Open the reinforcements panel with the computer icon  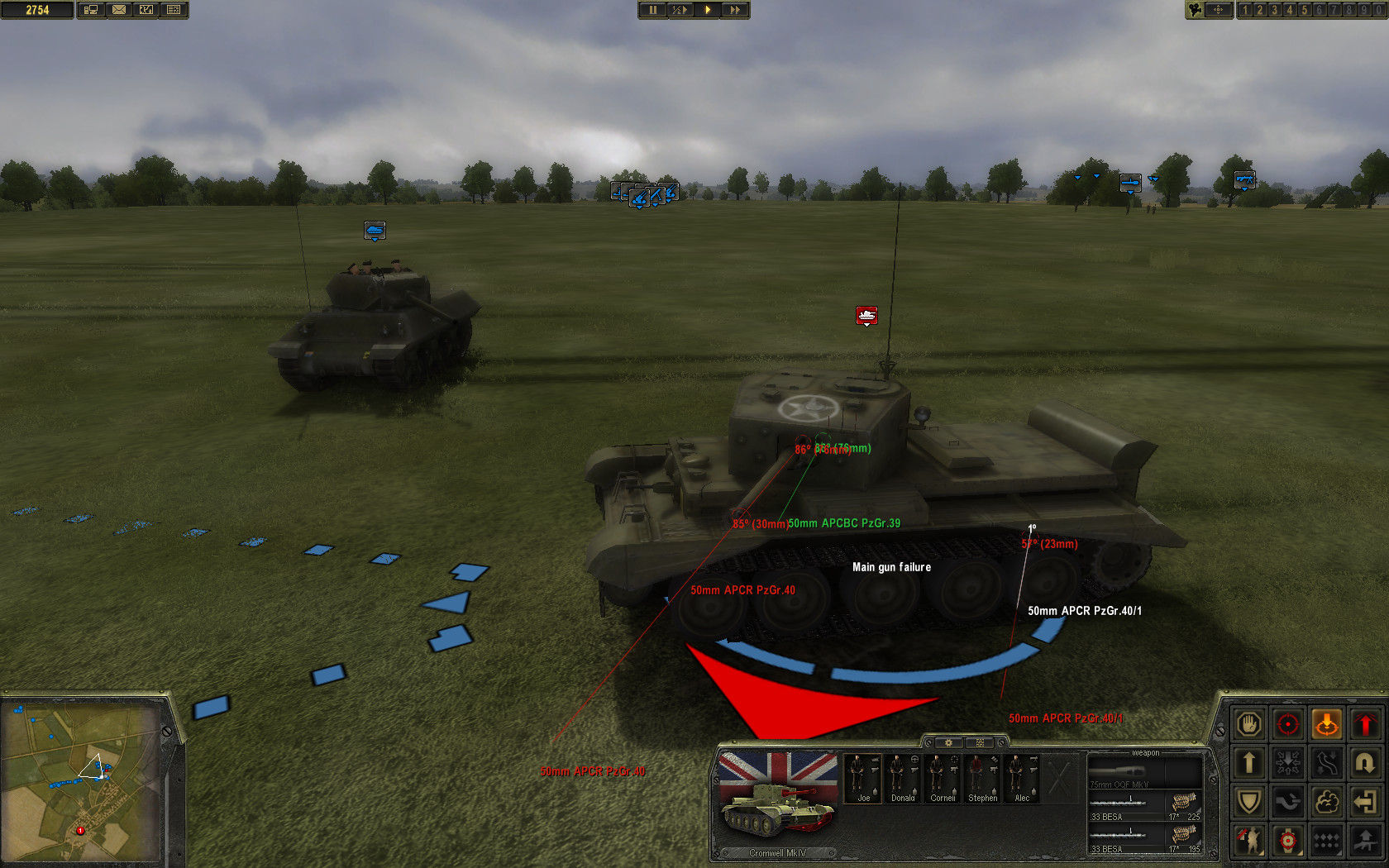tap(89, 10)
